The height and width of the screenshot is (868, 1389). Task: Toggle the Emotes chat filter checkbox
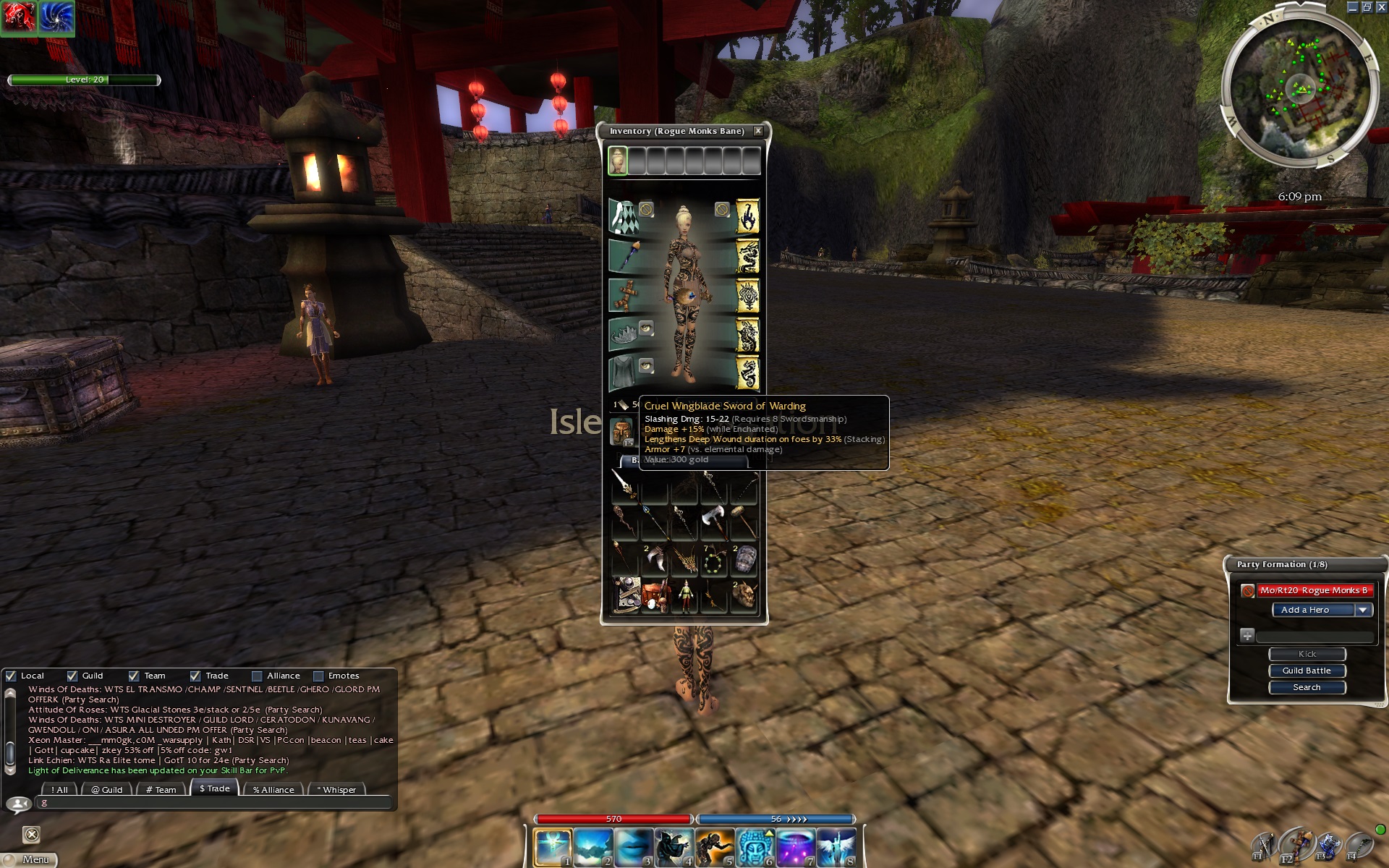coord(318,676)
